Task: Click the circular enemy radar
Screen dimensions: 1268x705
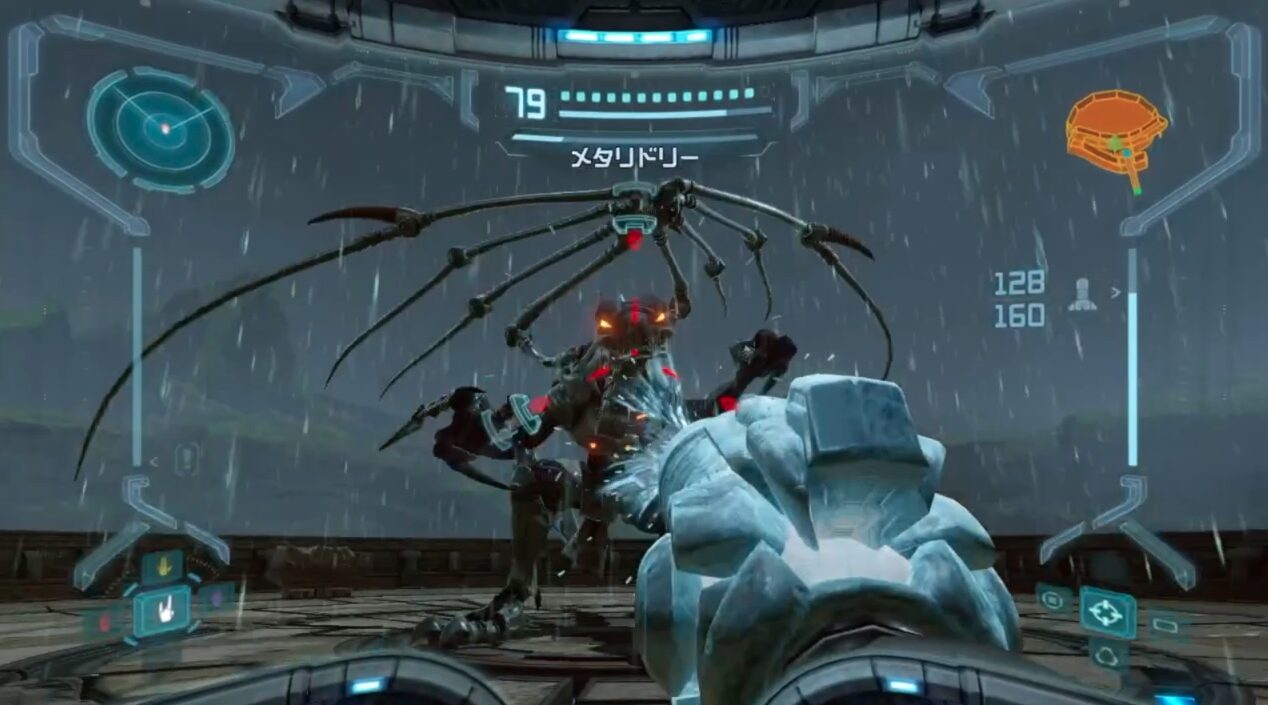Action: (160, 129)
